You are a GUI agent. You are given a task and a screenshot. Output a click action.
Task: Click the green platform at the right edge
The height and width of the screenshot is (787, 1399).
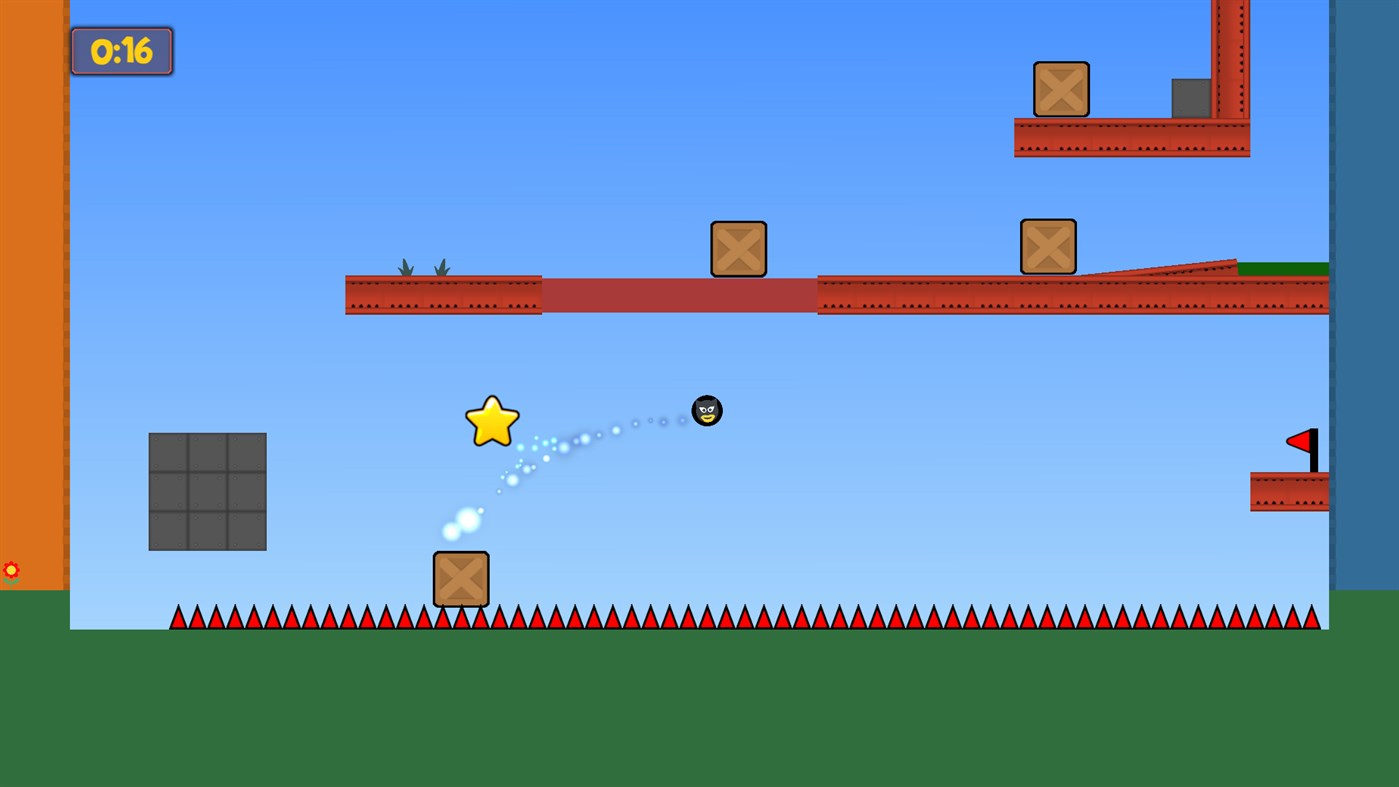[x=1285, y=268]
